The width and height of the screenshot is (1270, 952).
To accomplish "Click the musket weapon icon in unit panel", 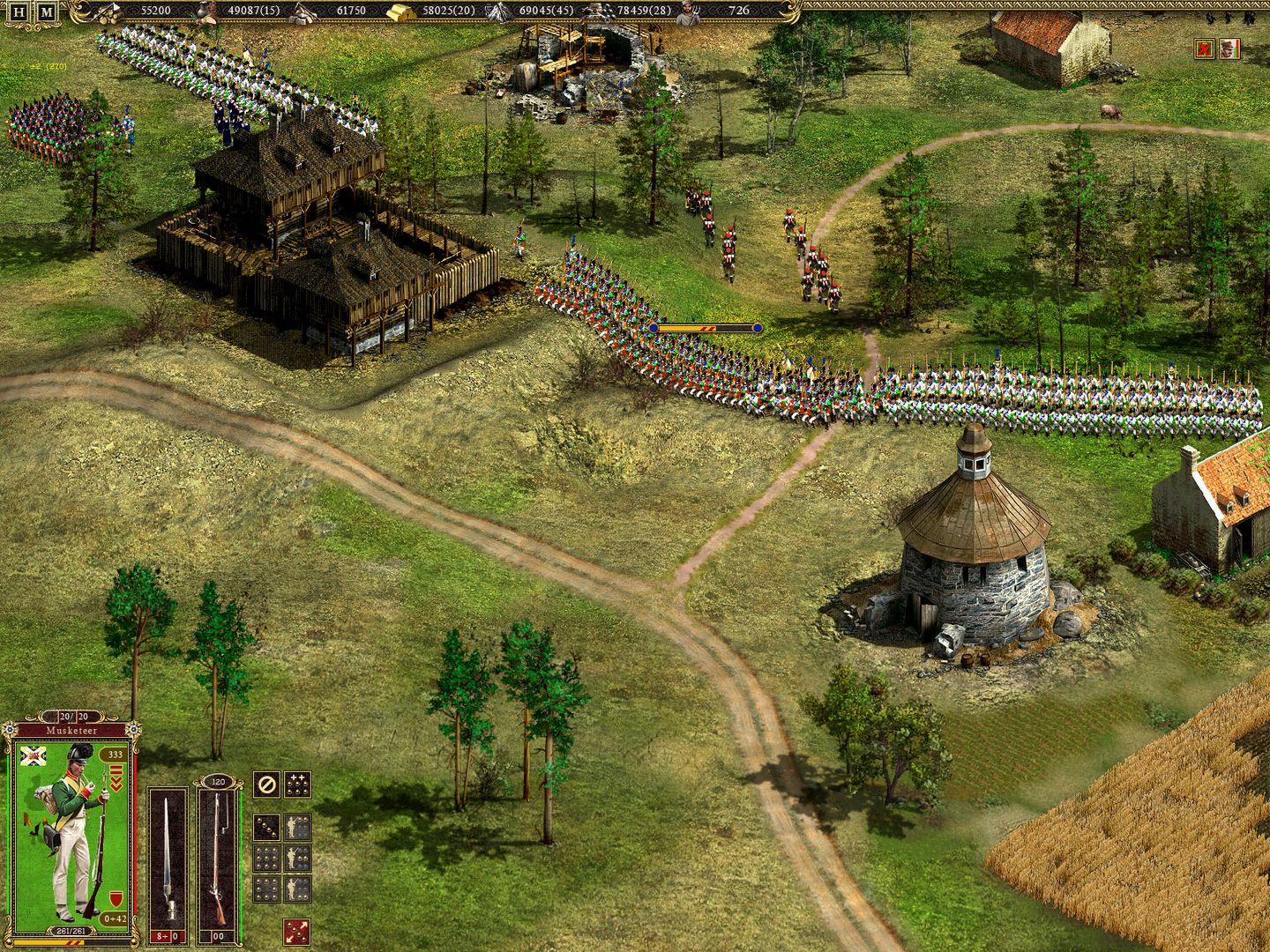I will point(220,855).
